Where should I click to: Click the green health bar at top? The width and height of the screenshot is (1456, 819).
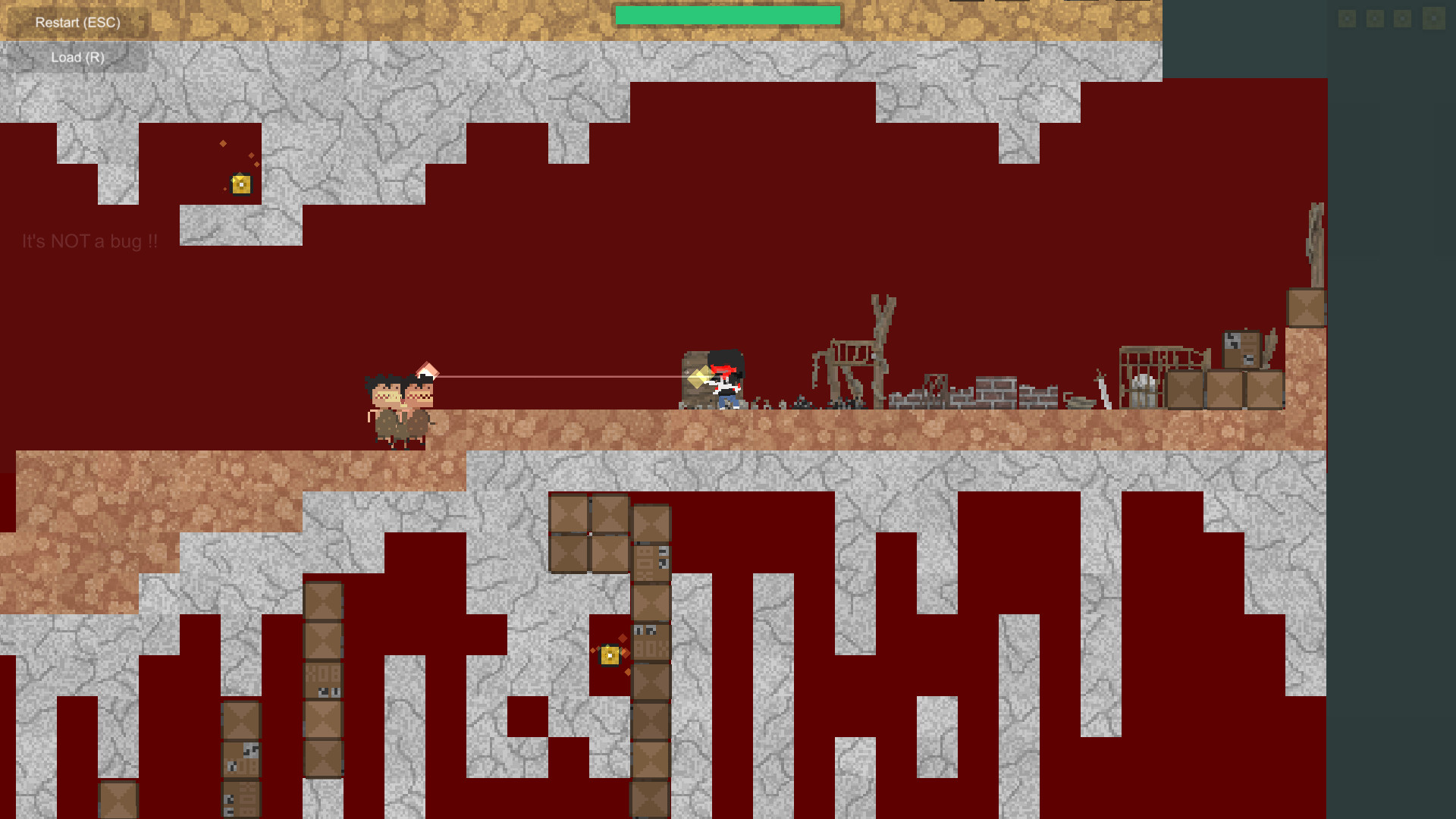(x=728, y=13)
